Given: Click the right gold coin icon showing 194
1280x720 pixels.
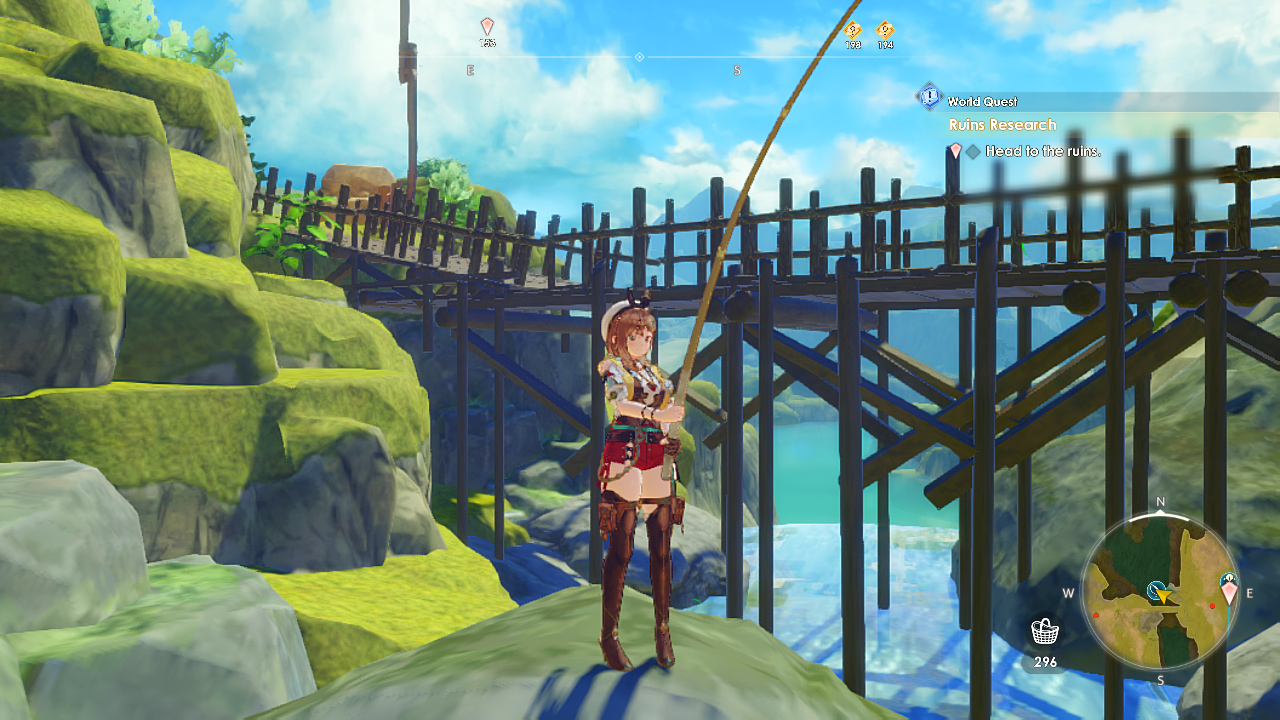Looking at the screenshot, I should coord(885,30).
